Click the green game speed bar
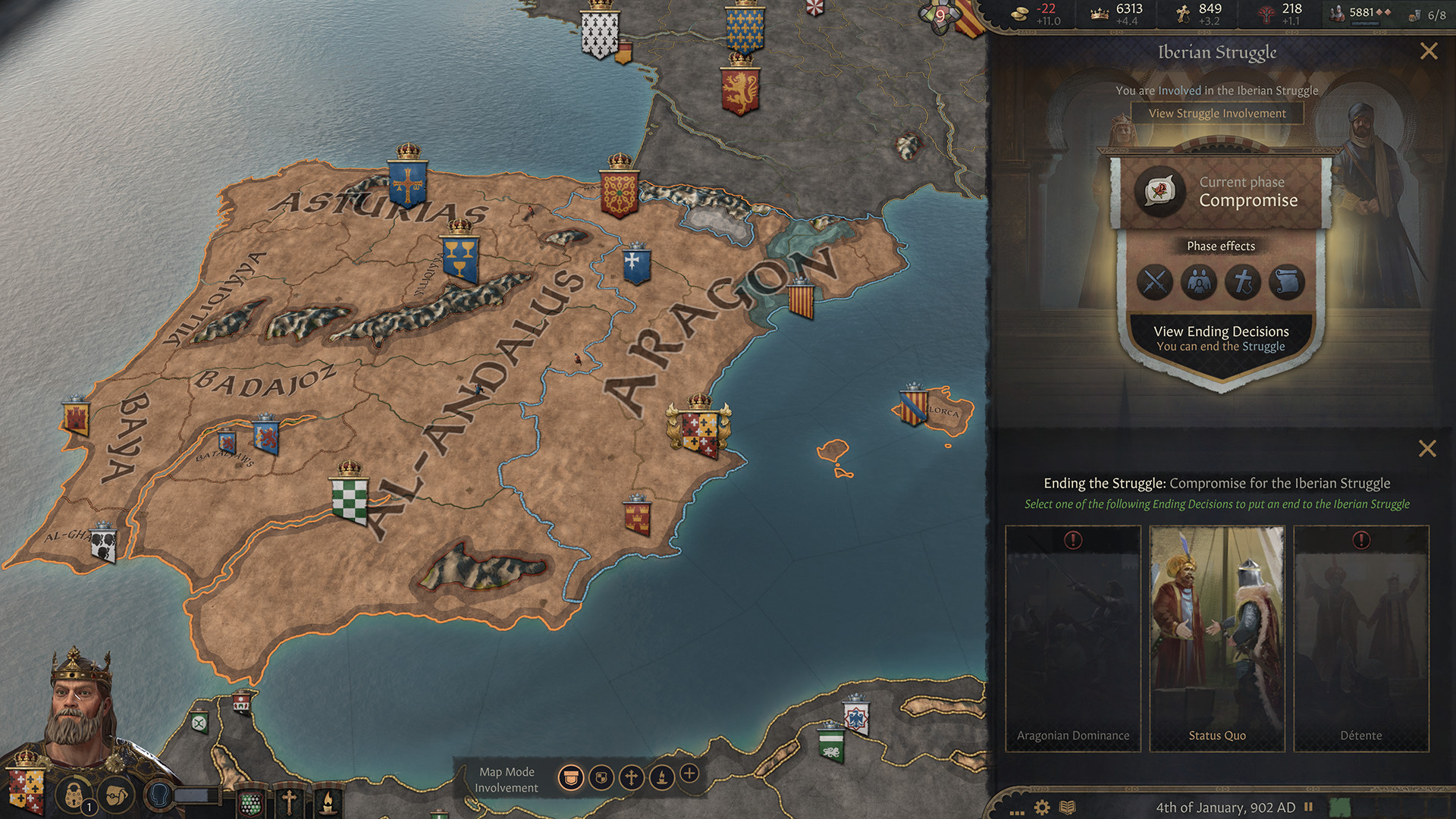The height and width of the screenshot is (819, 1456). coord(1341,806)
